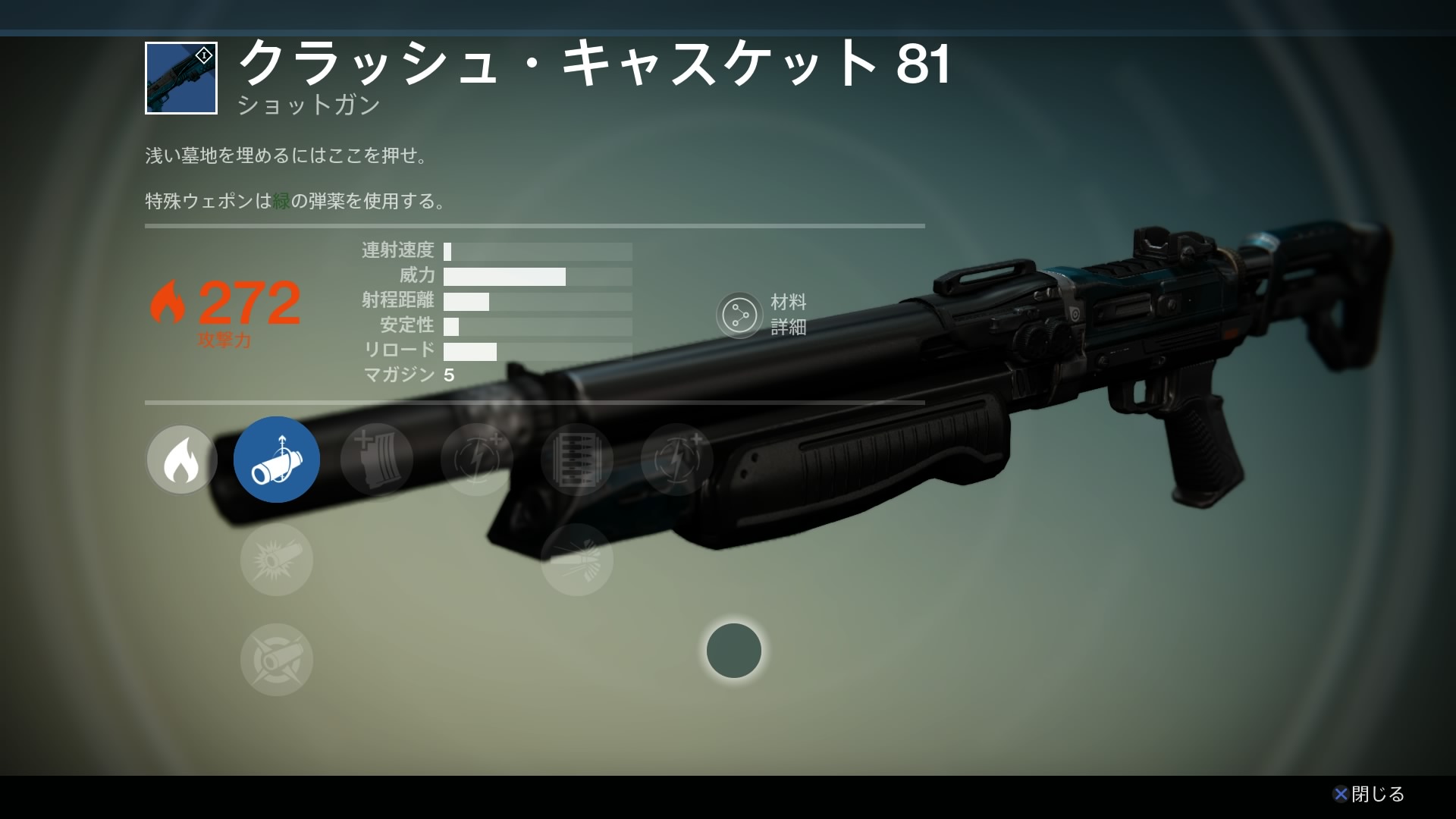This screenshot has width=1456, height=819.
Task: Open the 材料 詳細 materials details
Action: (x=740, y=315)
